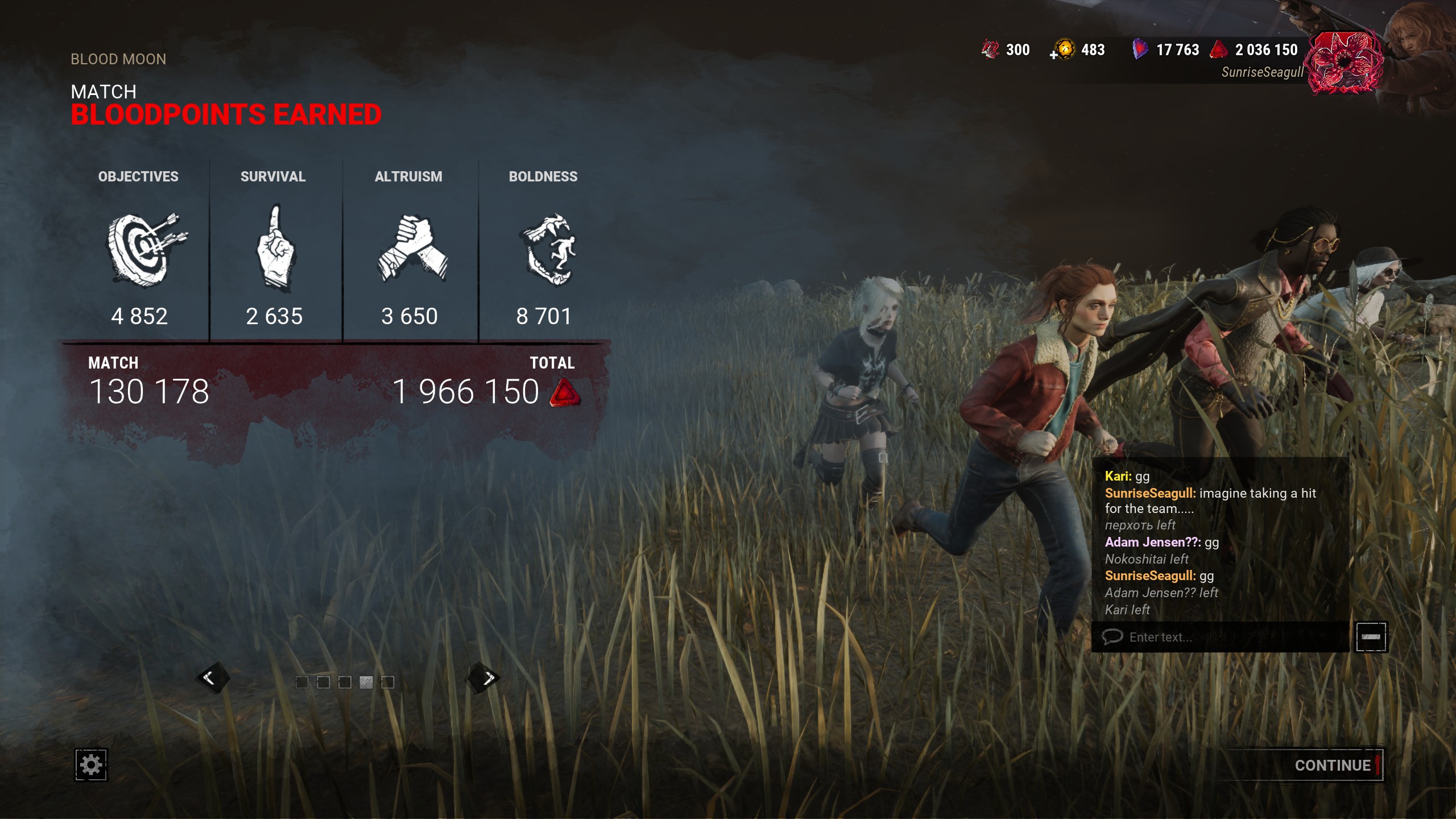Go to the previous results page

212,677
